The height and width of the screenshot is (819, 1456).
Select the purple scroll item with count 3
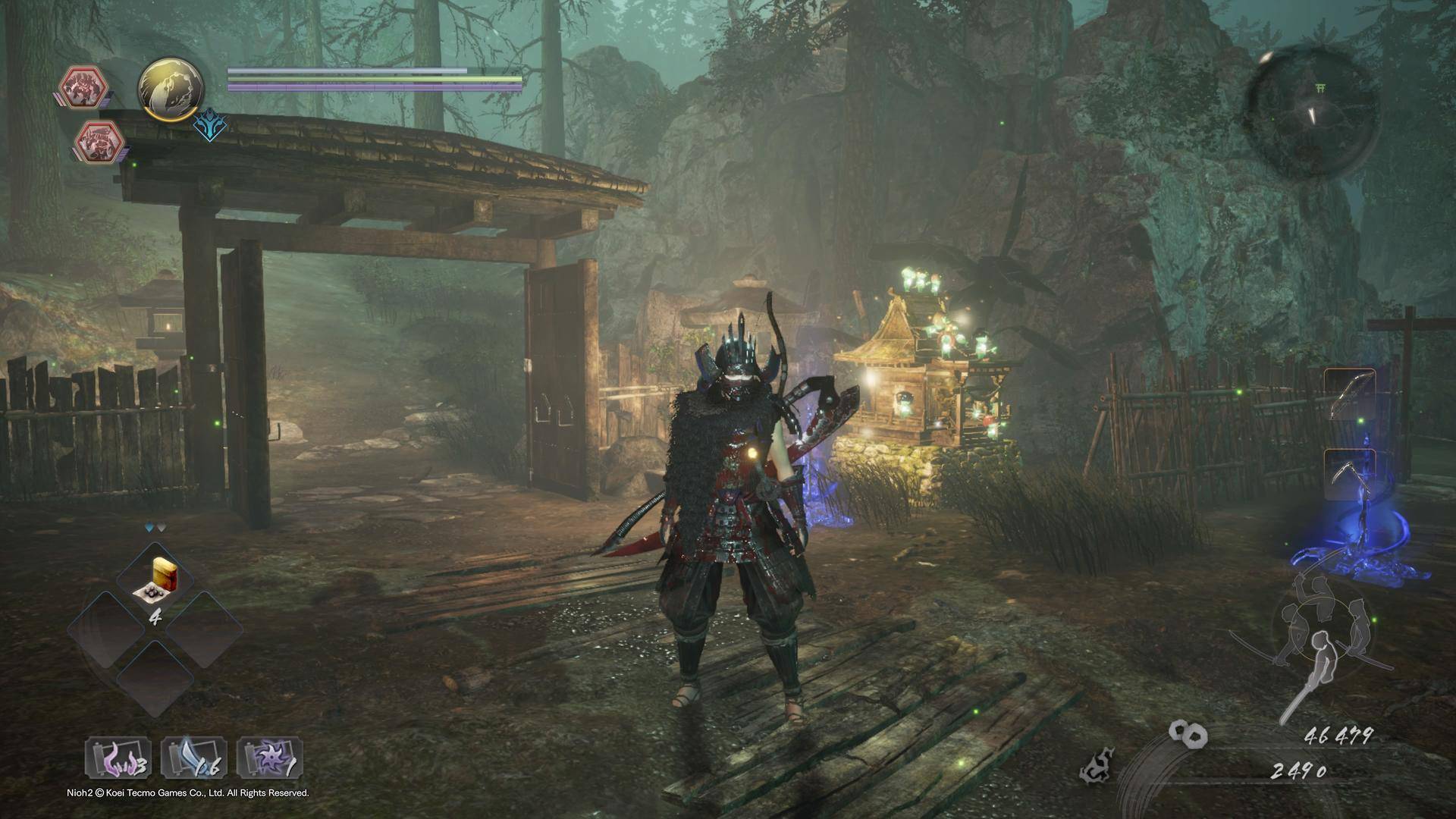tap(118, 758)
